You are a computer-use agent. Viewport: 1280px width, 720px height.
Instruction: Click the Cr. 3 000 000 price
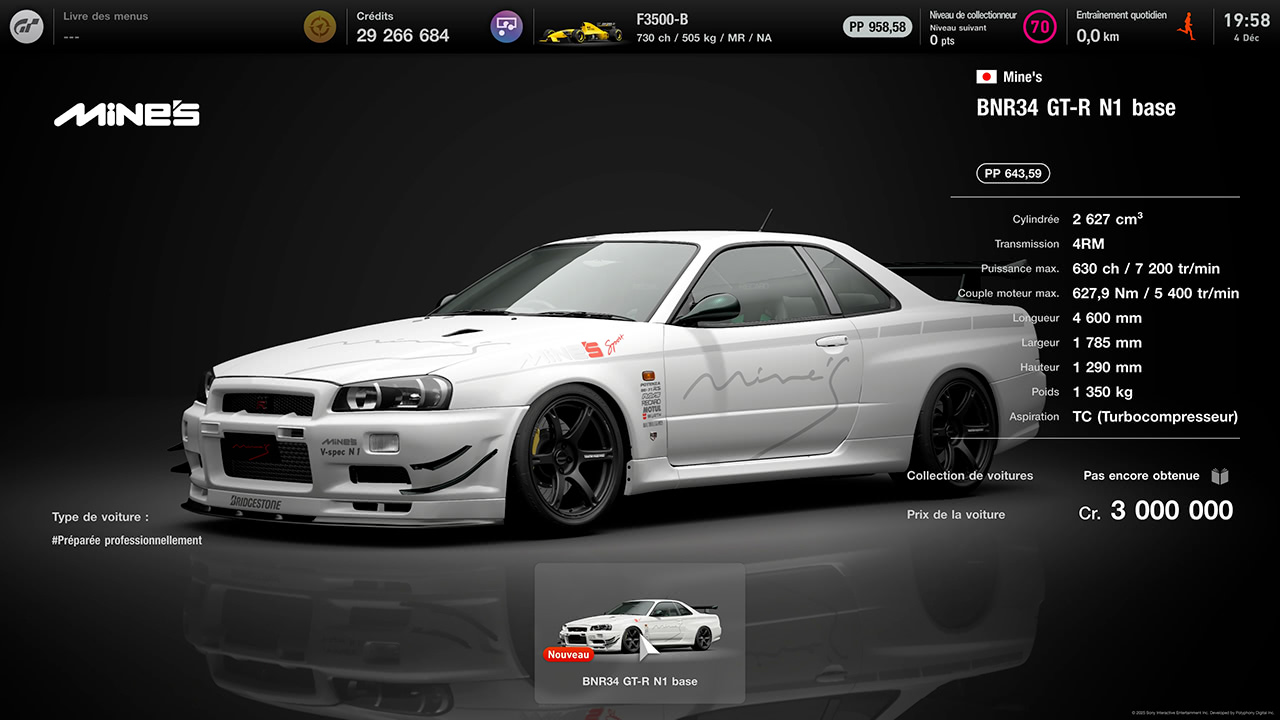(1155, 511)
